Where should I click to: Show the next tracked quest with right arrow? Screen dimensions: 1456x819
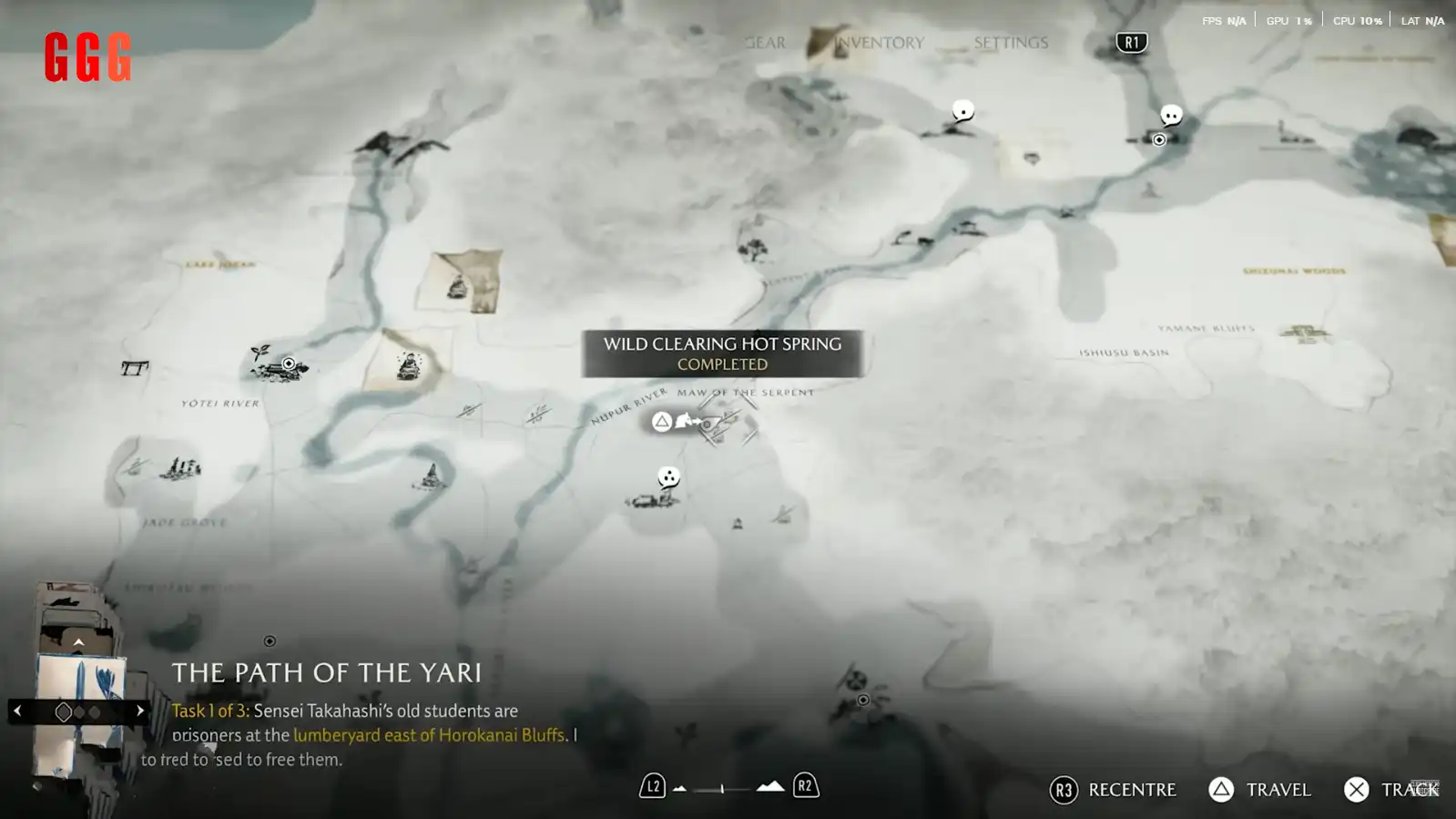[140, 711]
